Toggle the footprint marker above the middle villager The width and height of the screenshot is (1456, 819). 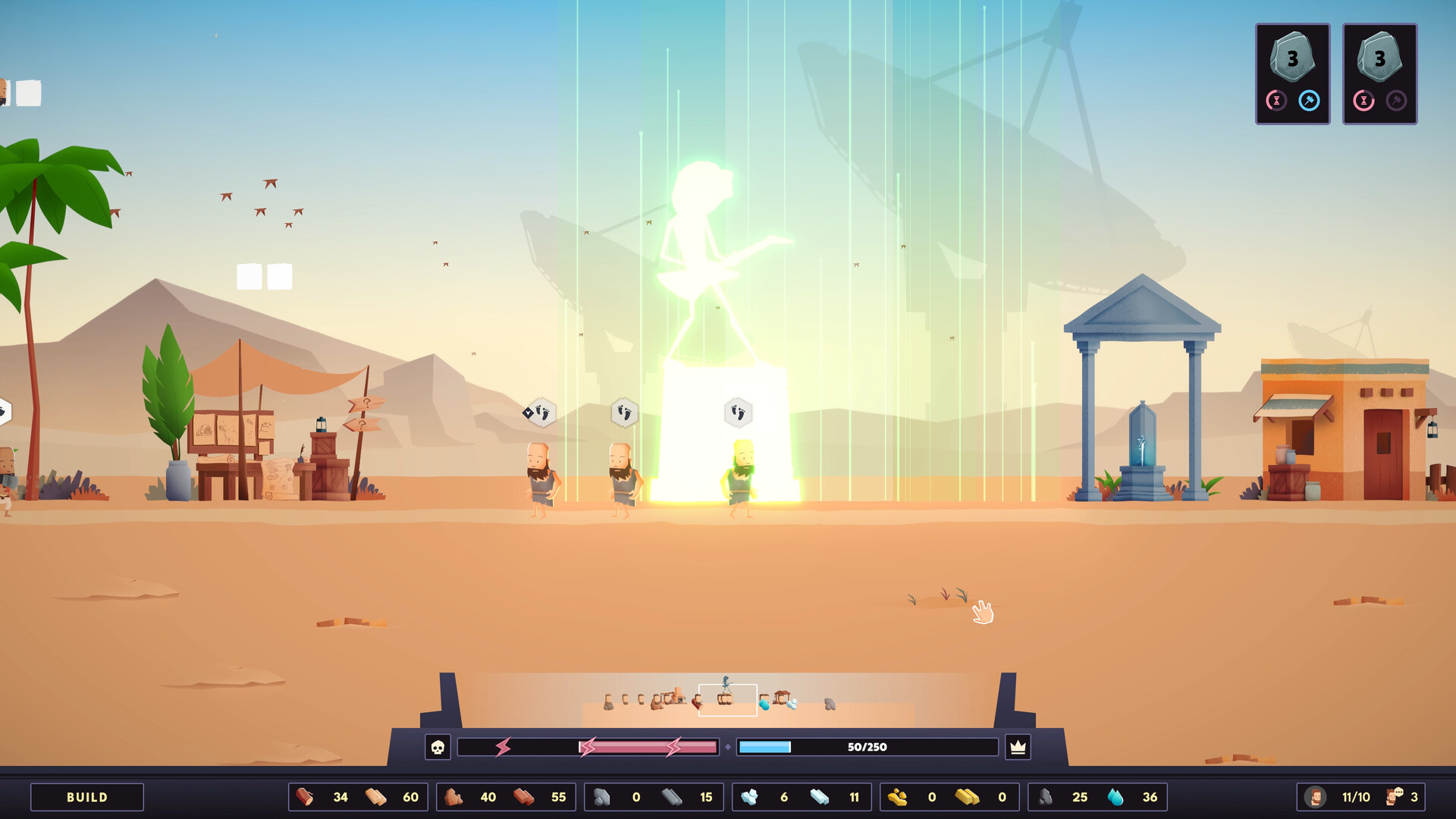click(x=623, y=412)
